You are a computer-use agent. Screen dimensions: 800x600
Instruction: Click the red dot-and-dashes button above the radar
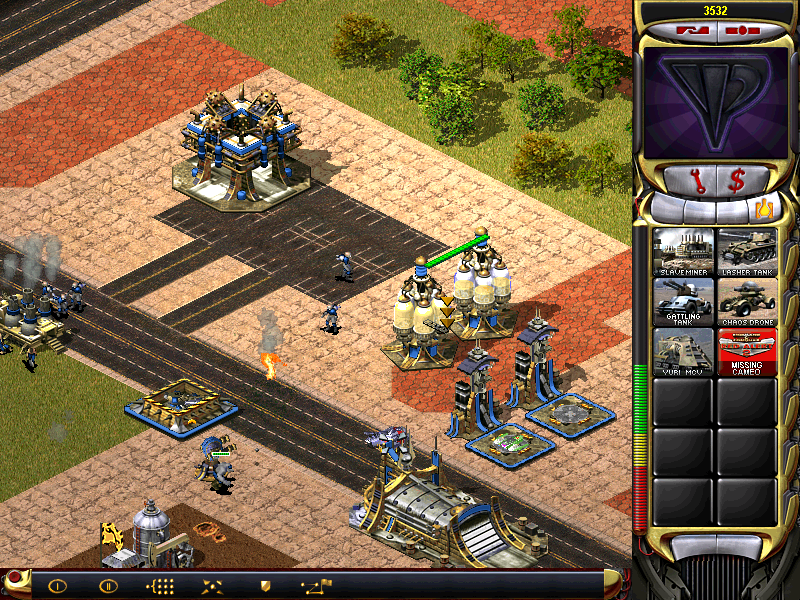pos(740,30)
